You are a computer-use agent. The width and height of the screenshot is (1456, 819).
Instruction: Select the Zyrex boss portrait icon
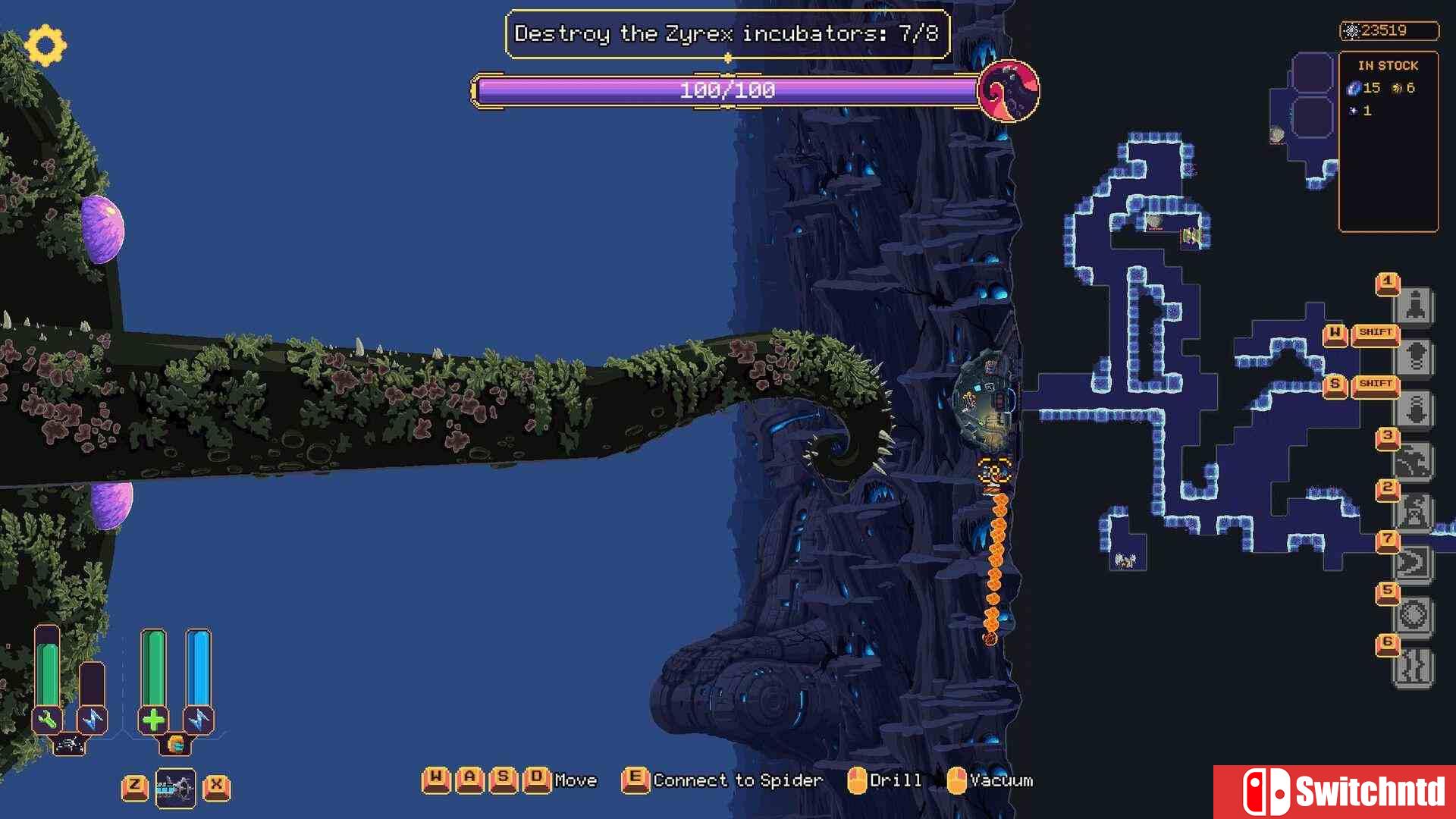1008,91
